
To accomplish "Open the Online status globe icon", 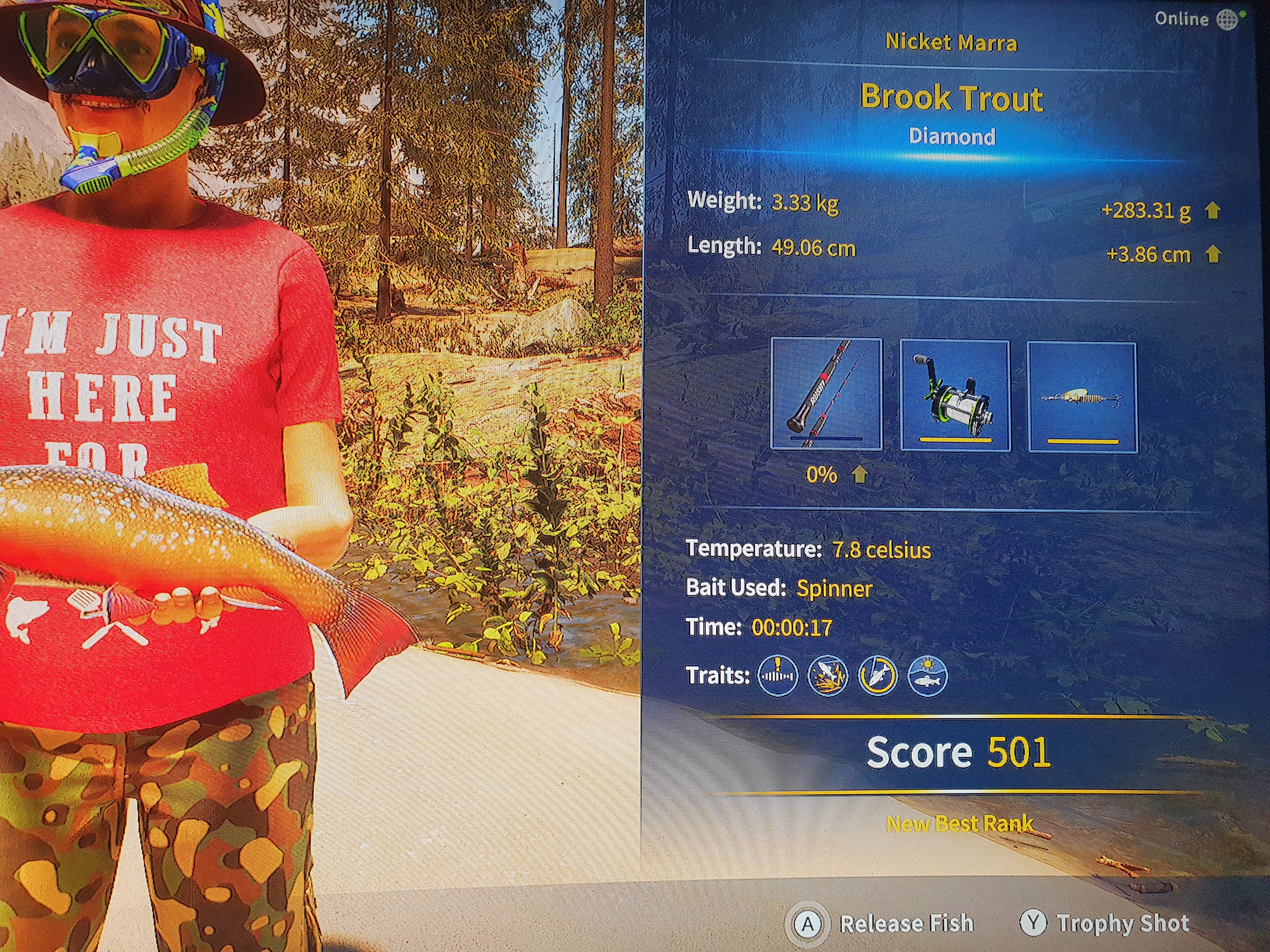I will 1227,20.
